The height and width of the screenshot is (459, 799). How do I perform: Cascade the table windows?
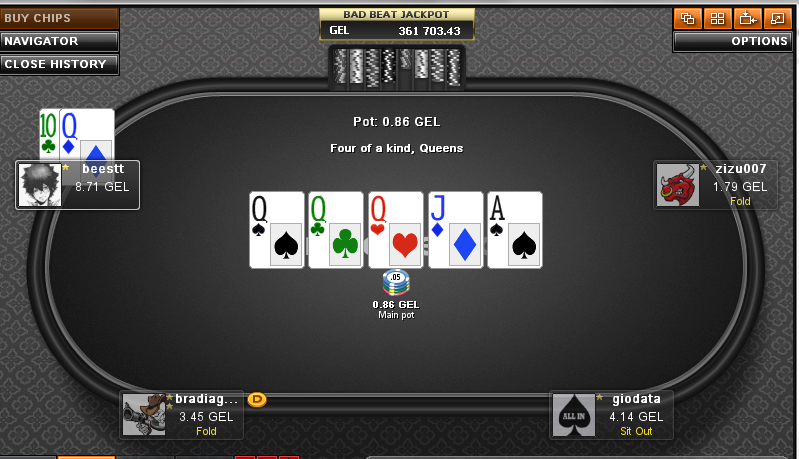(x=686, y=18)
